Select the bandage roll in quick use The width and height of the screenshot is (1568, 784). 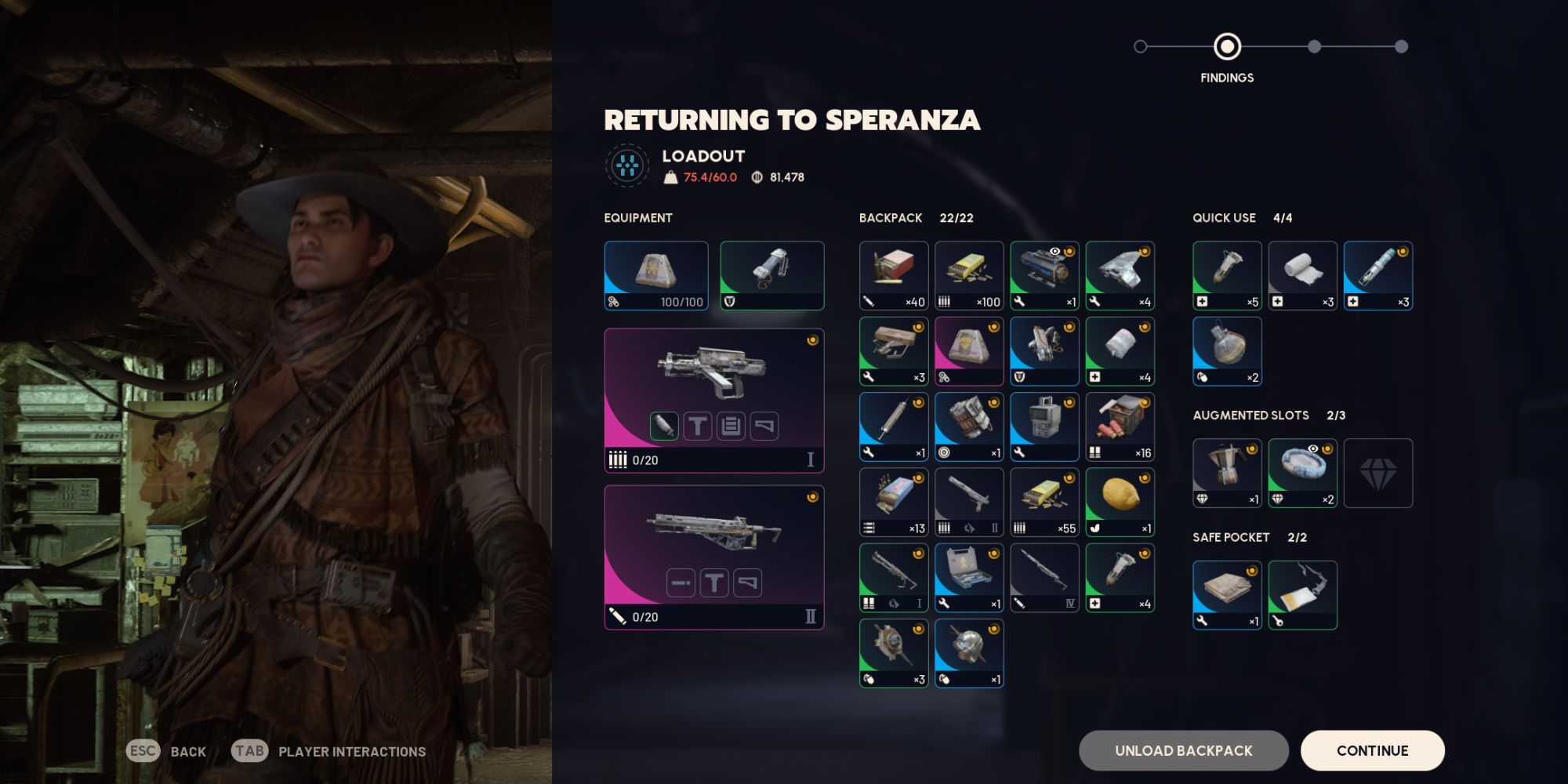tap(1302, 275)
